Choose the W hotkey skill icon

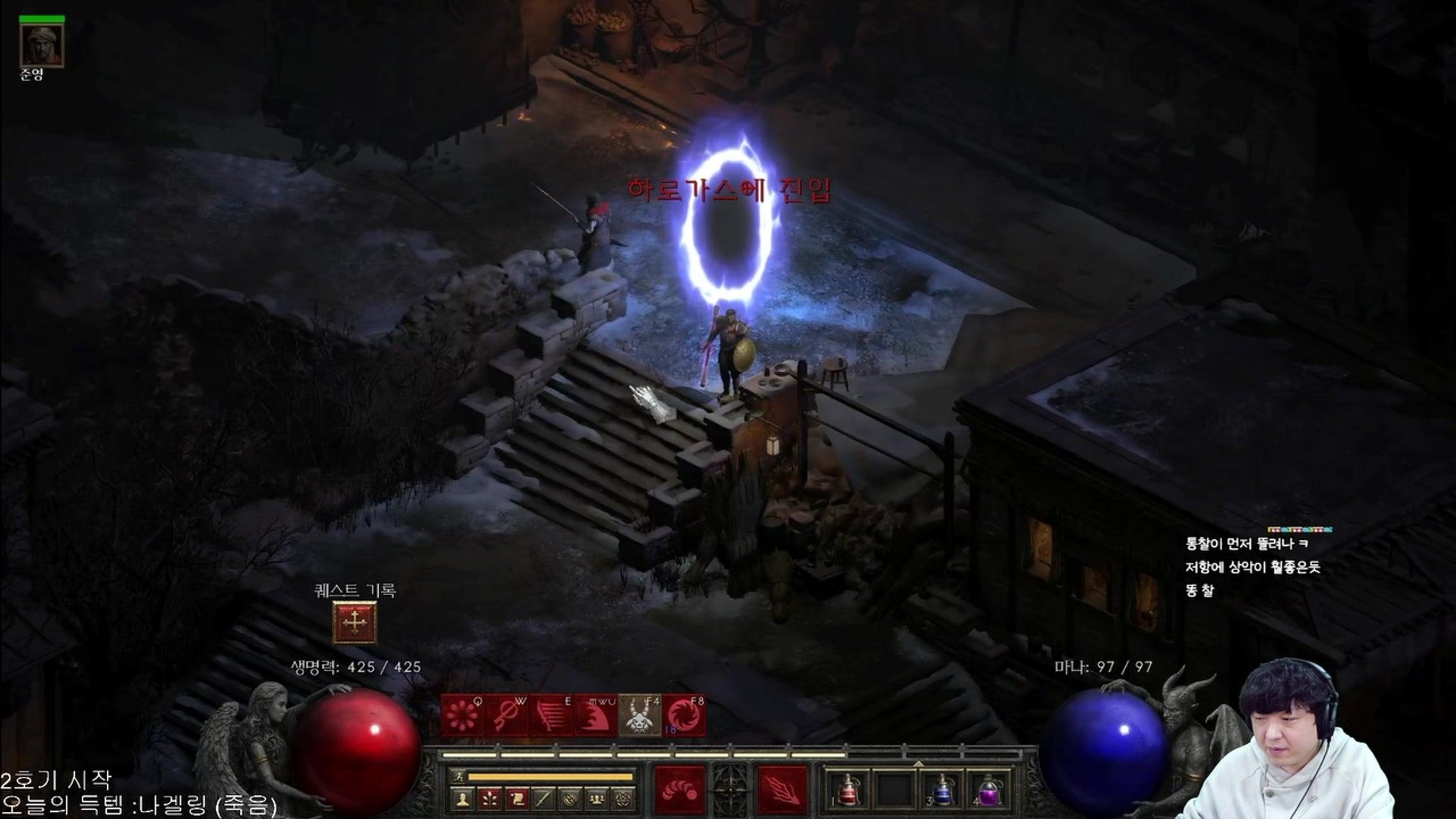(507, 715)
